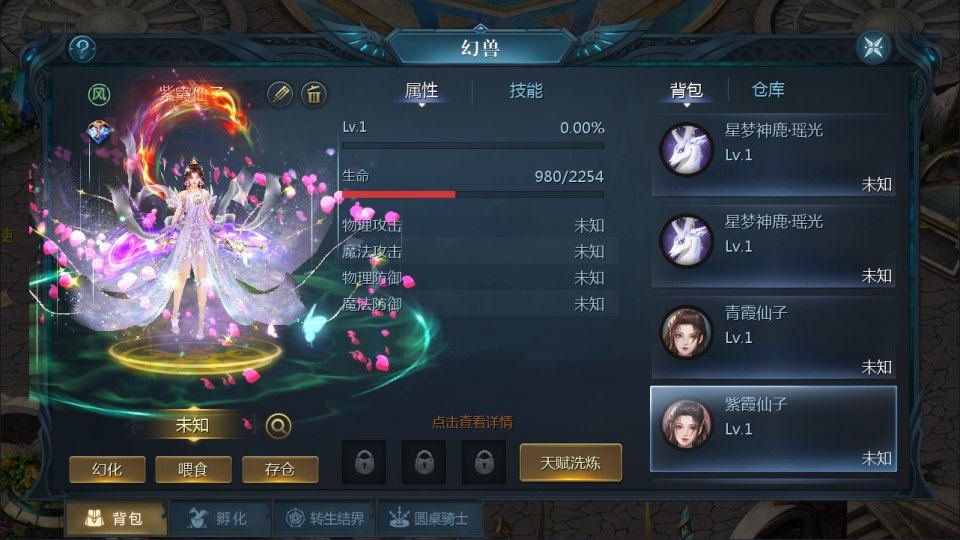960x540 pixels.
Task: Open 天赋洗炼 talent refinement
Action: [x=570, y=462]
